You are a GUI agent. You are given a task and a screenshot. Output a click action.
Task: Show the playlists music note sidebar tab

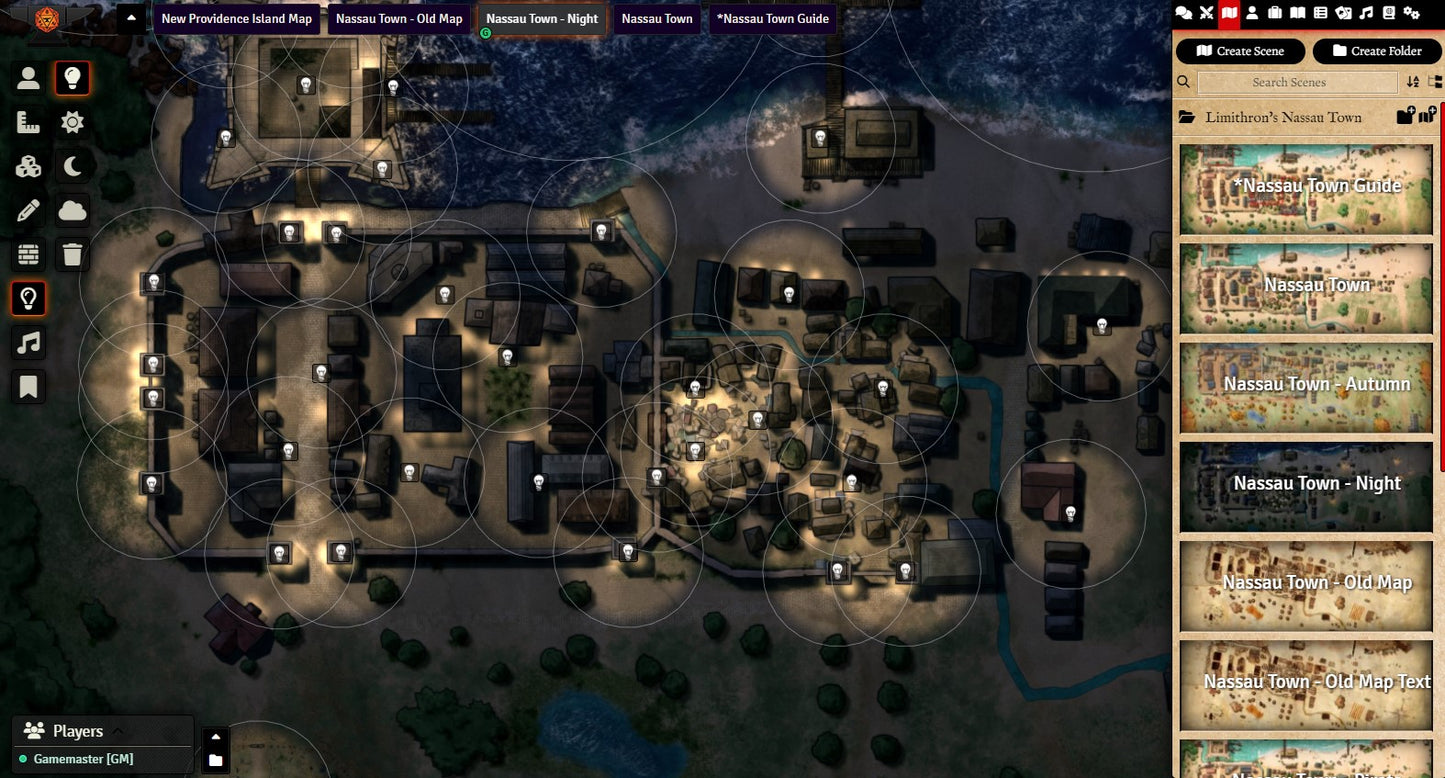1366,13
